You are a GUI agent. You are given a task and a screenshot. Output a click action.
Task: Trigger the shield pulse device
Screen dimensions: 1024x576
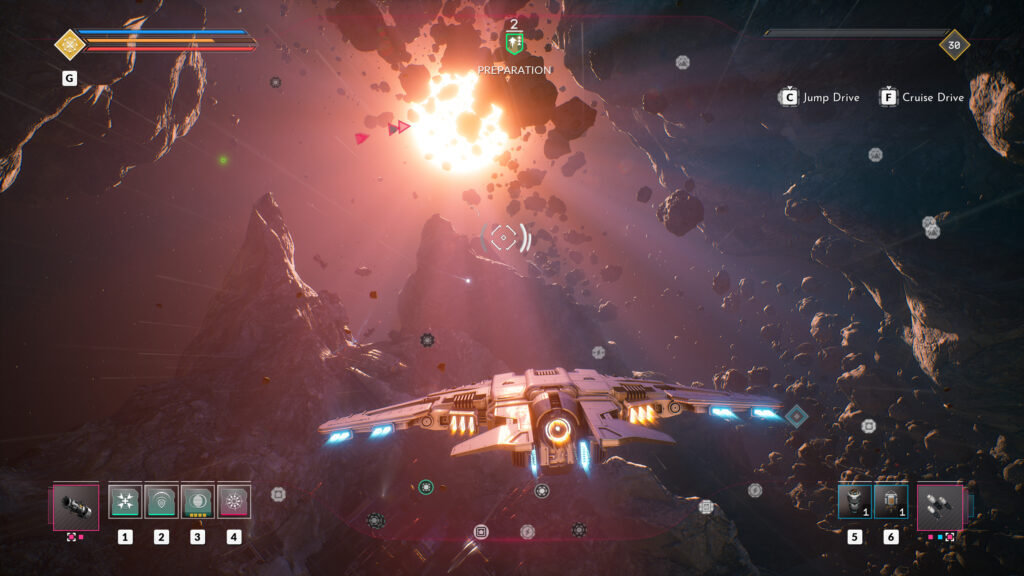(161, 501)
